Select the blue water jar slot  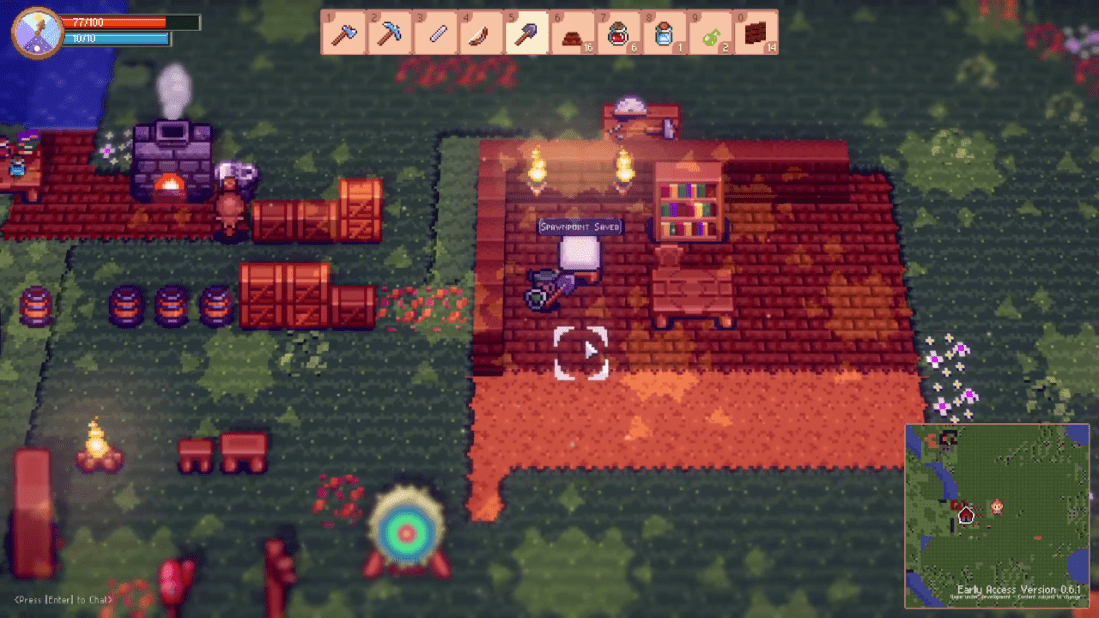664,33
